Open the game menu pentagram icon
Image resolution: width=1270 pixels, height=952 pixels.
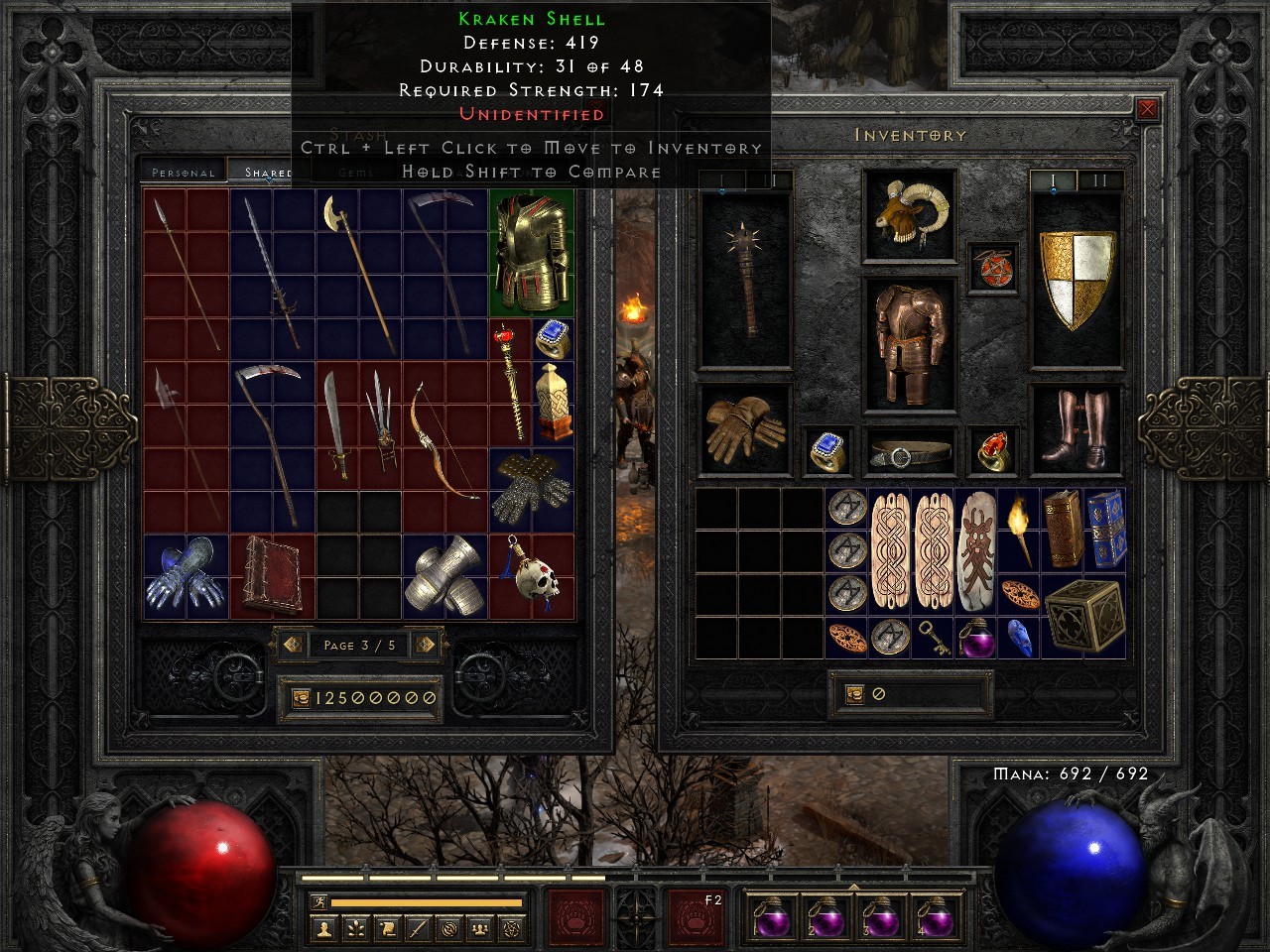tap(512, 929)
